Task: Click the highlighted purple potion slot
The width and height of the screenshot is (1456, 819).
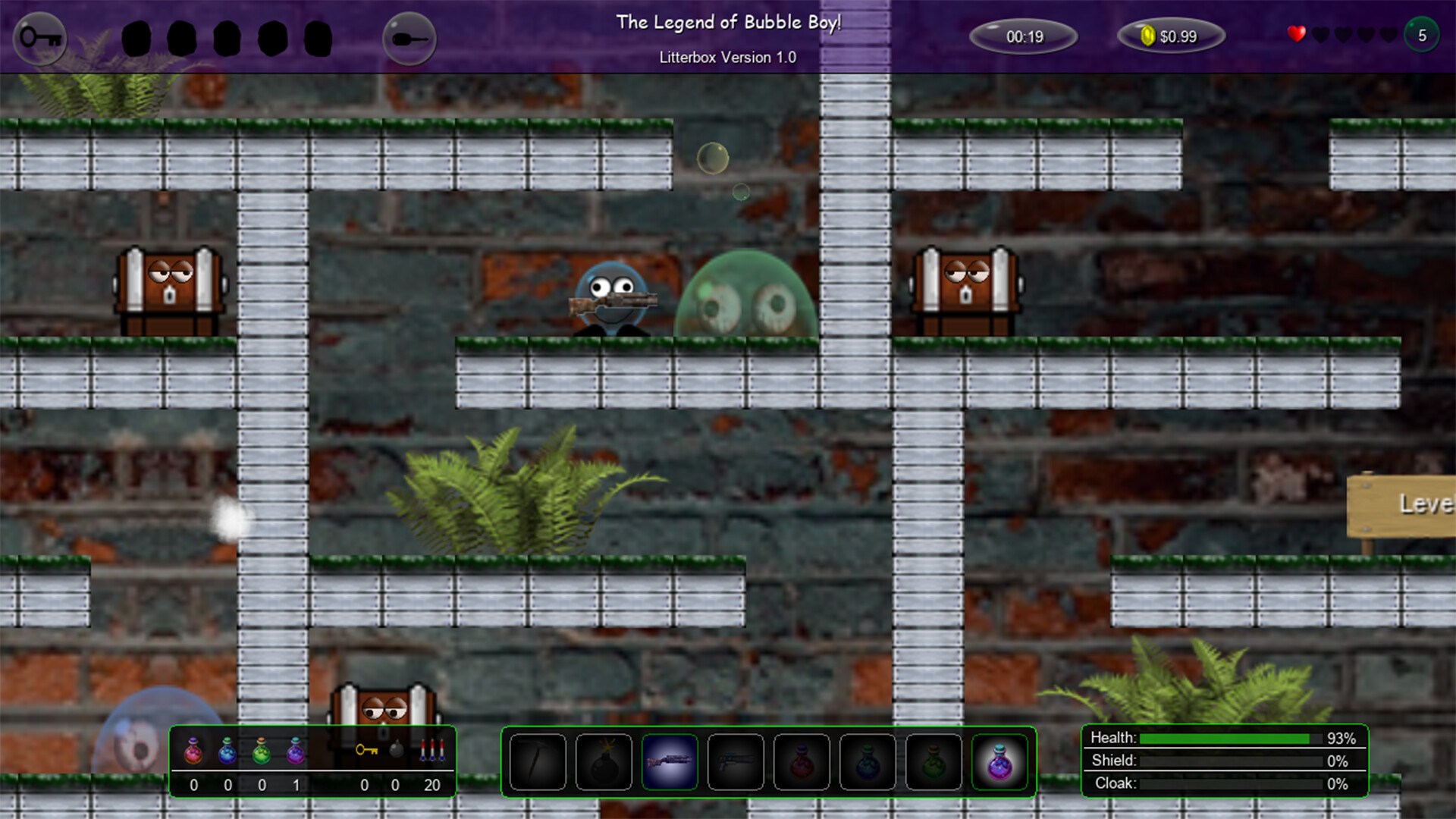Action: [1001, 762]
